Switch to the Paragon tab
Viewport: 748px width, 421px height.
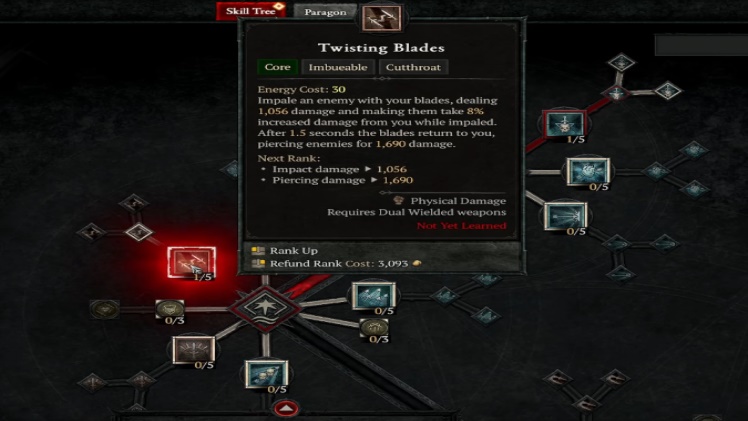click(325, 12)
